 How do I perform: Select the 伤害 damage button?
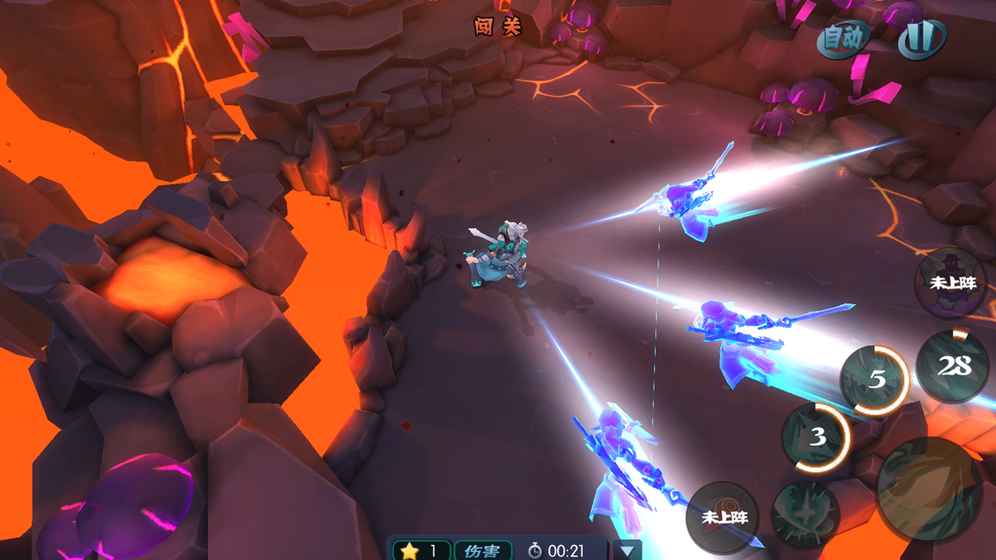(x=482, y=550)
